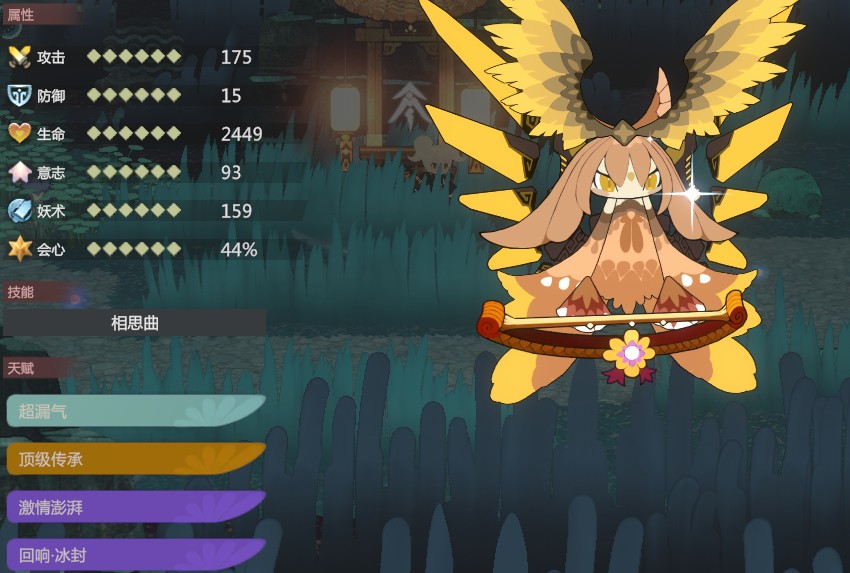Image resolution: width=850 pixels, height=573 pixels.
Task: Click the 防御 defense shield icon
Action: pyautogui.click(x=19, y=95)
